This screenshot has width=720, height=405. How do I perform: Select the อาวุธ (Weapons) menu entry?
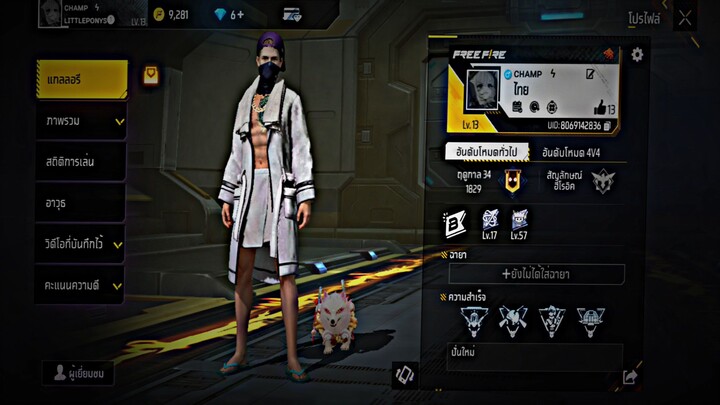[x=80, y=203]
